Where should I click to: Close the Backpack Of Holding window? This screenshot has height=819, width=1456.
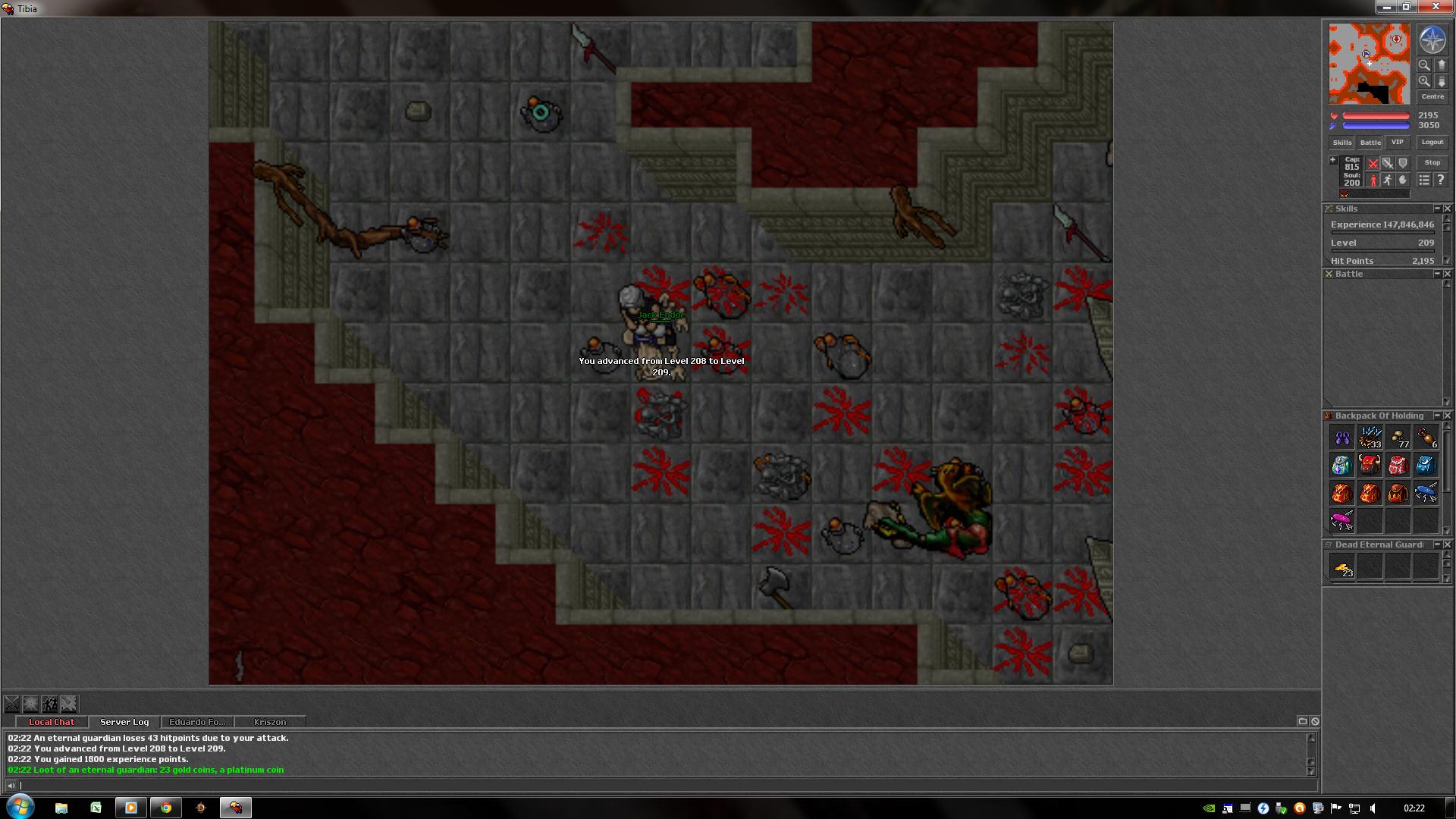coord(1447,416)
